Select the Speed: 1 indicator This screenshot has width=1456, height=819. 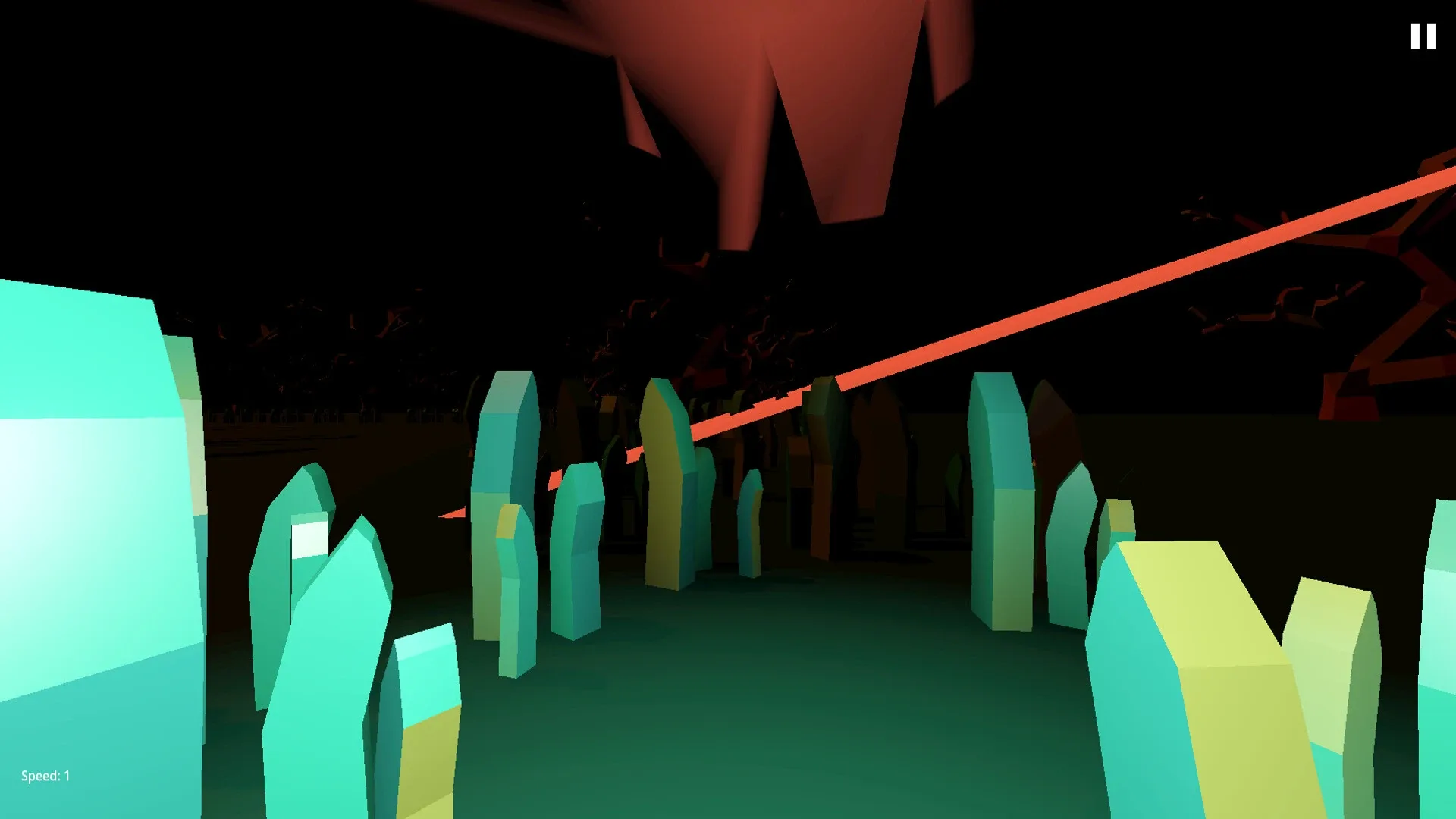click(x=44, y=776)
